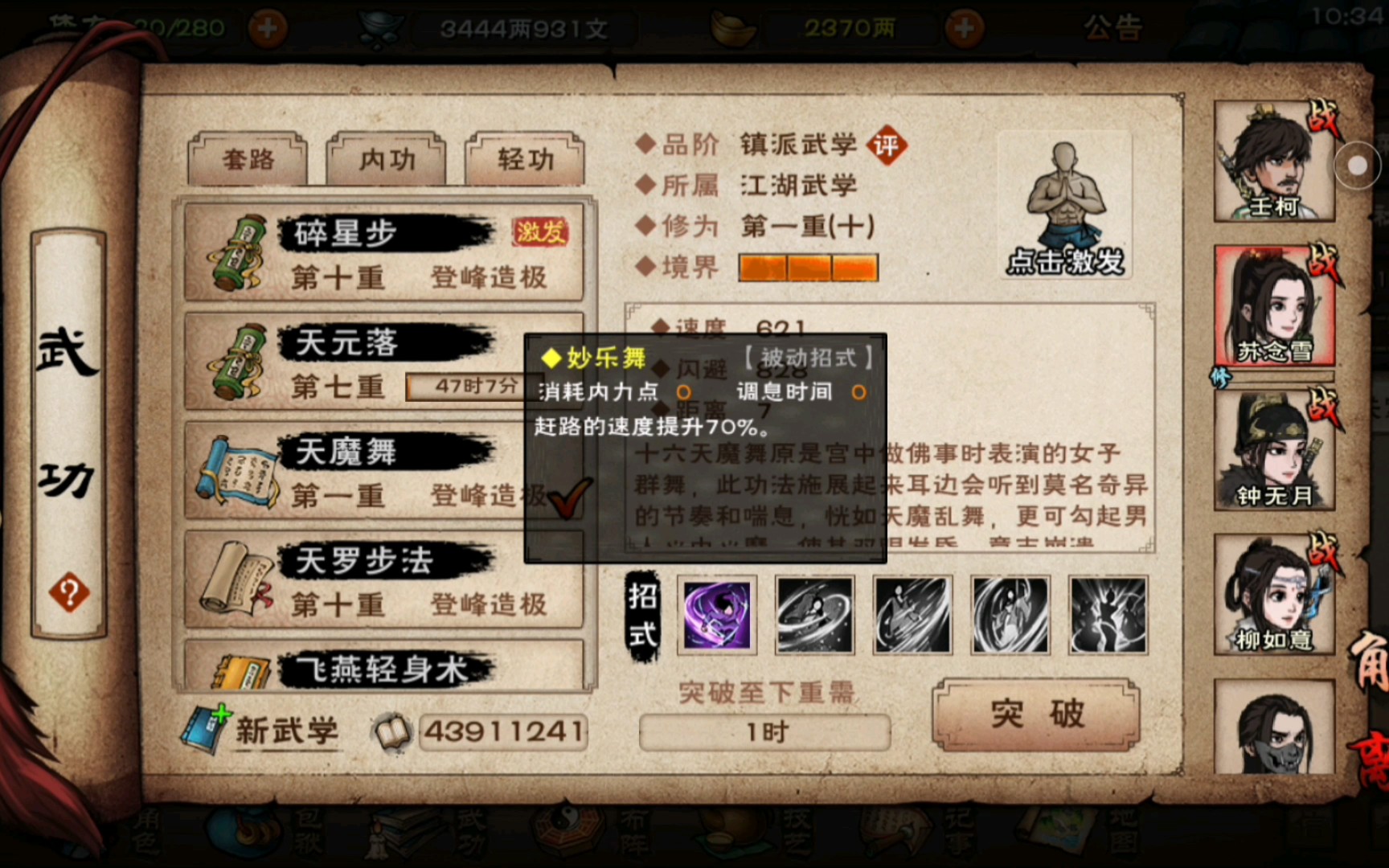Choose character 王柯 portrait
The width and height of the screenshot is (1389, 868).
coord(1274,162)
